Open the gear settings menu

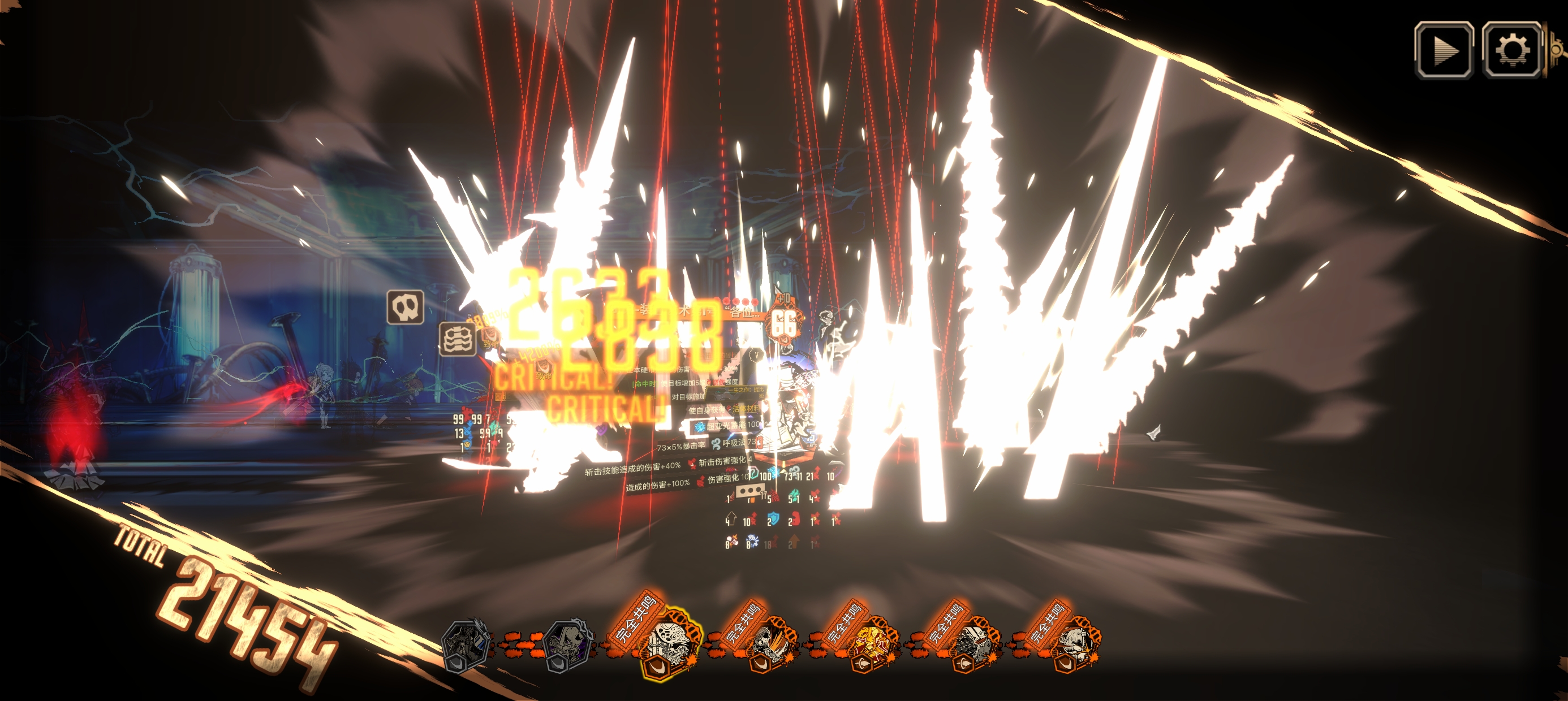coord(1511,50)
